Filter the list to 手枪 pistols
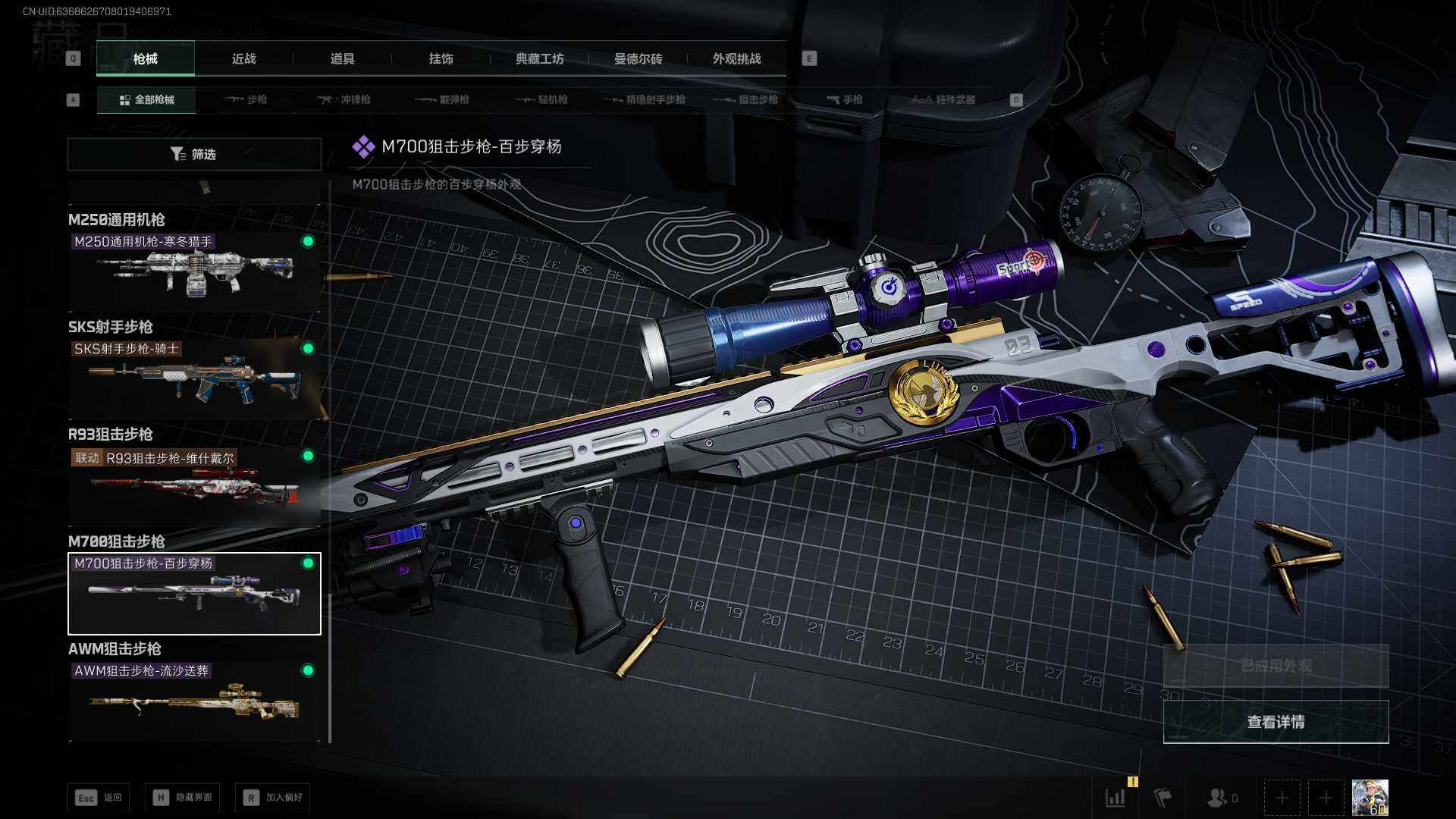The image size is (1456, 819). (x=844, y=99)
